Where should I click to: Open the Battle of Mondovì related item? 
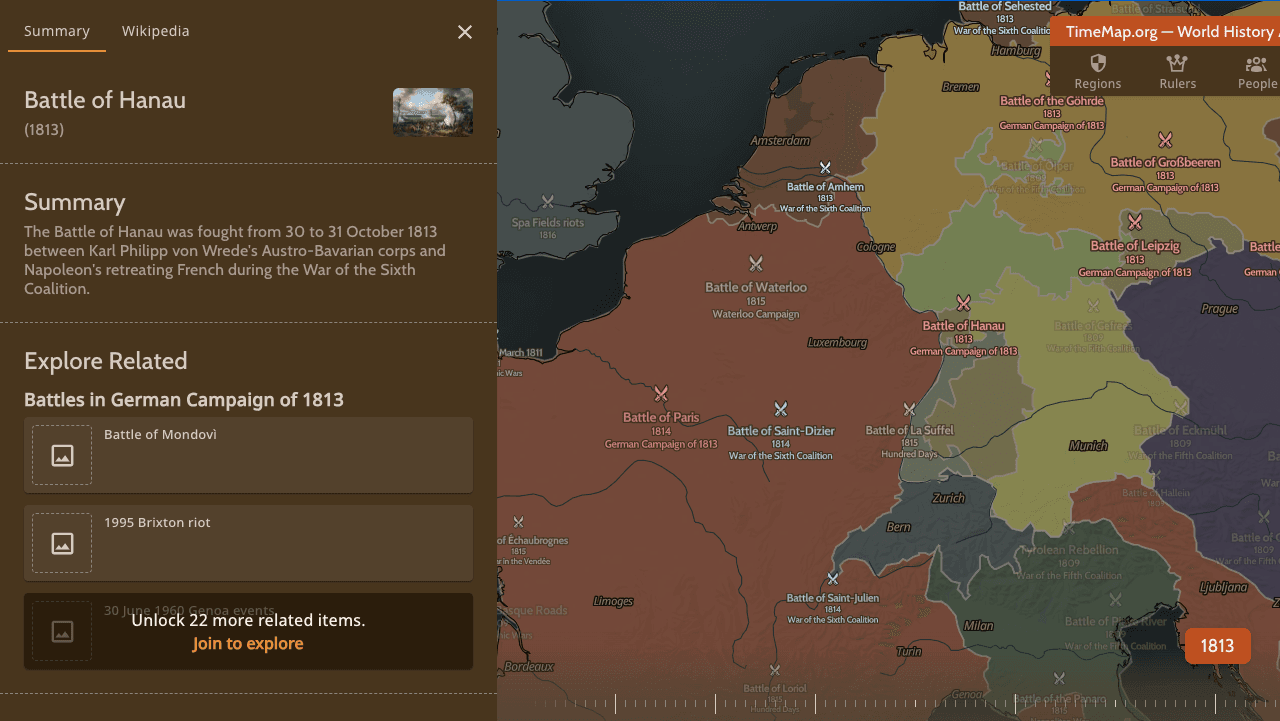248,455
